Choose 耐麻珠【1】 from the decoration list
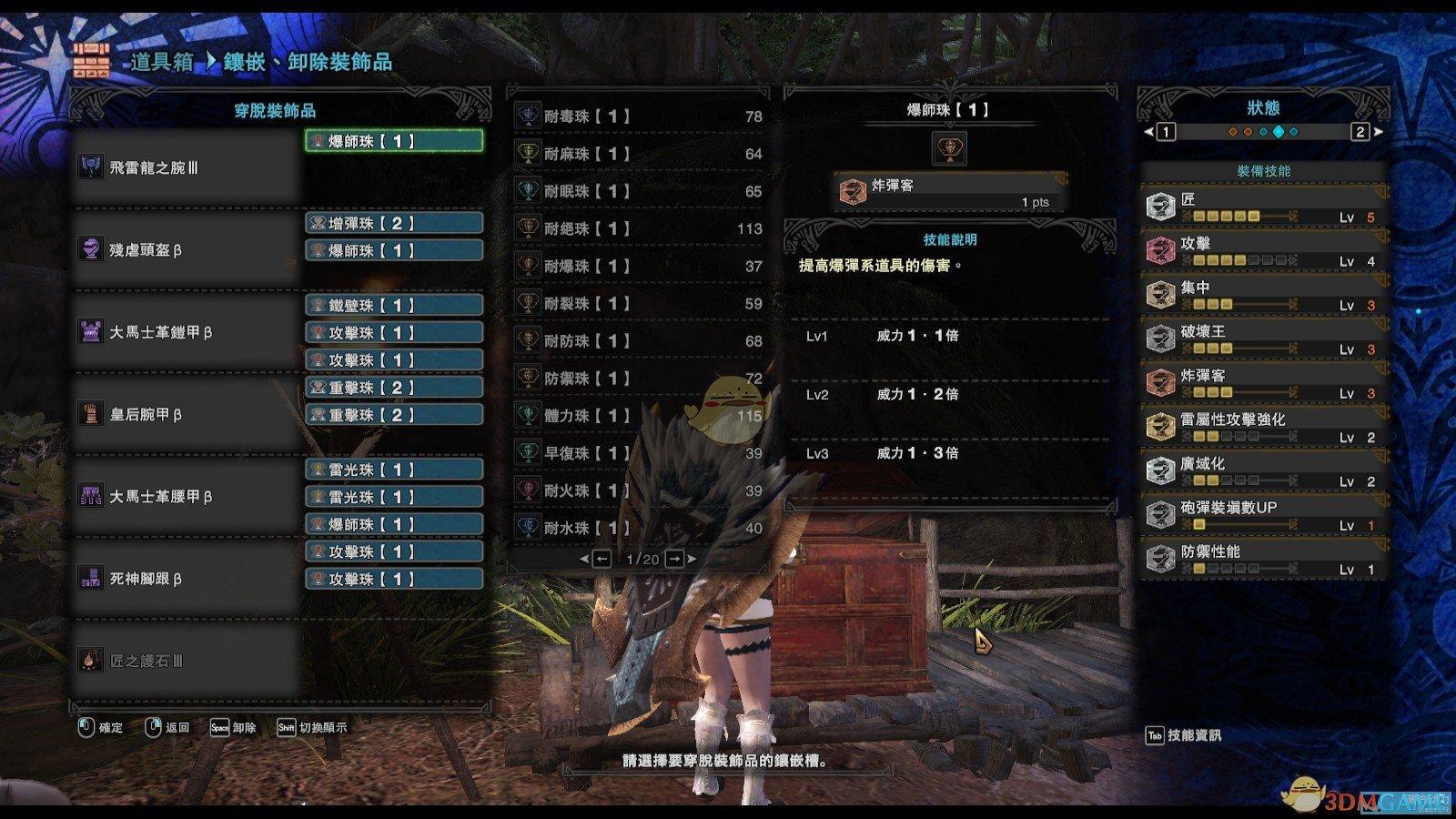The width and height of the screenshot is (1456, 819). point(639,154)
